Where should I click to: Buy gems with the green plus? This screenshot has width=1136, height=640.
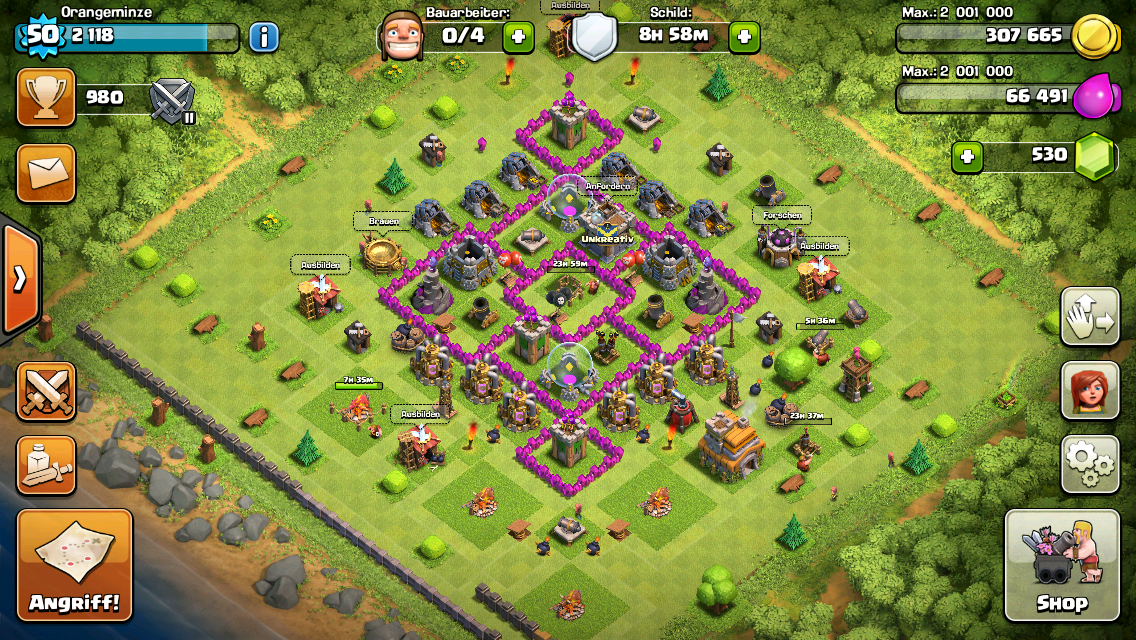[x=967, y=156]
